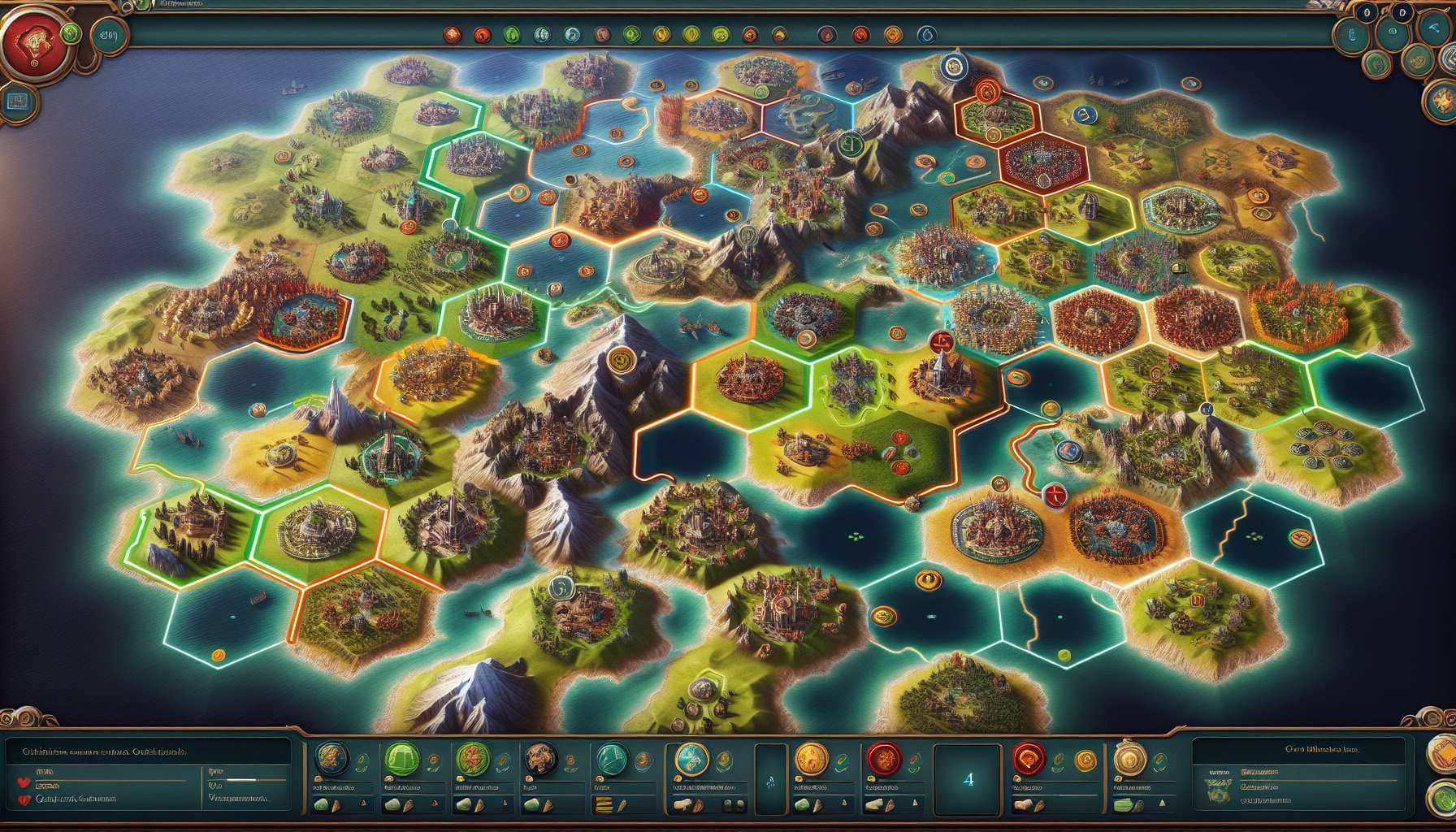Select the bright green dome icon in the bottom bar
The height and width of the screenshot is (832, 1456).
point(401,759)
